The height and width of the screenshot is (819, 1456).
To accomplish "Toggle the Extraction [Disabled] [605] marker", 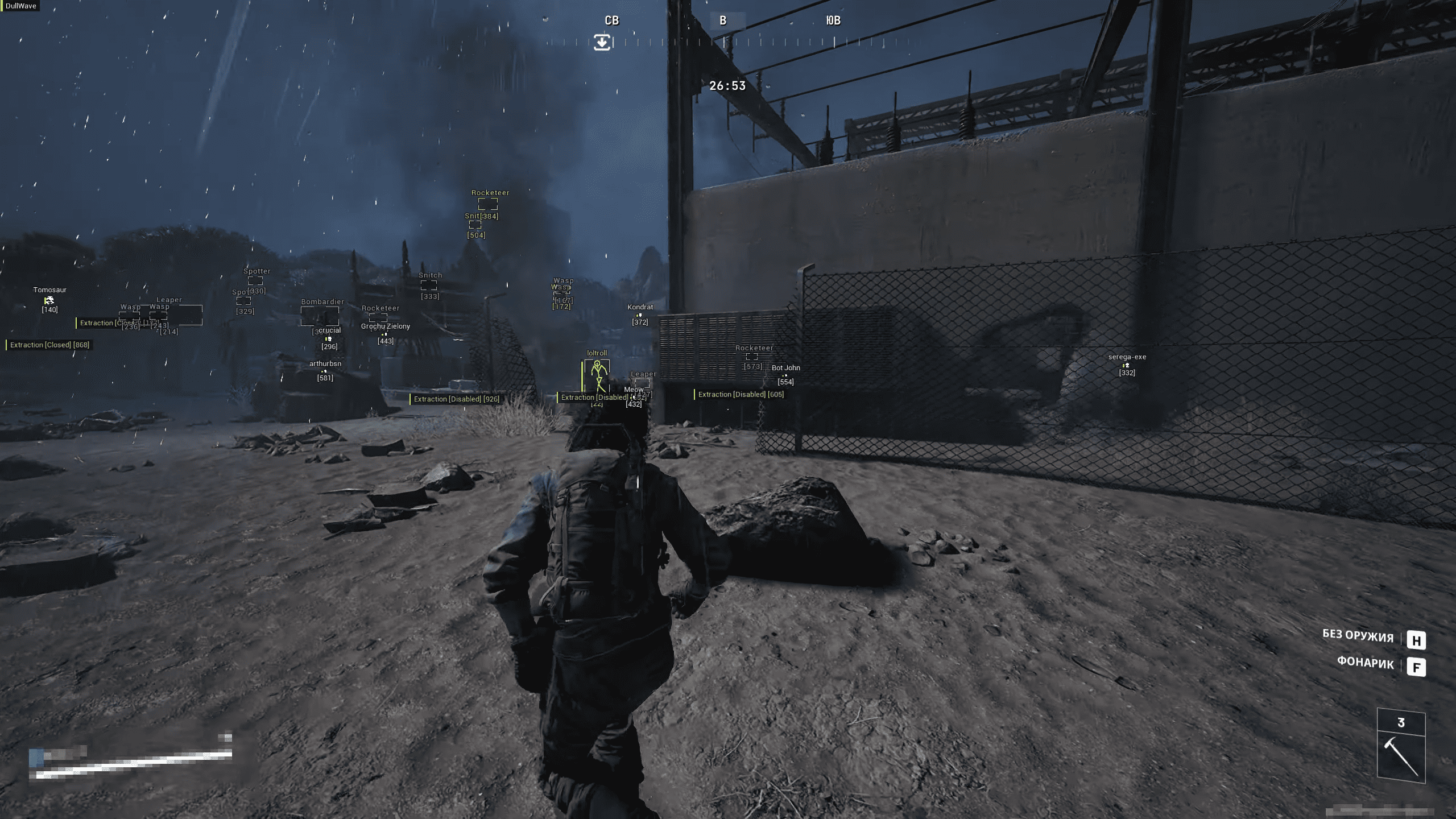I will 739,394.
